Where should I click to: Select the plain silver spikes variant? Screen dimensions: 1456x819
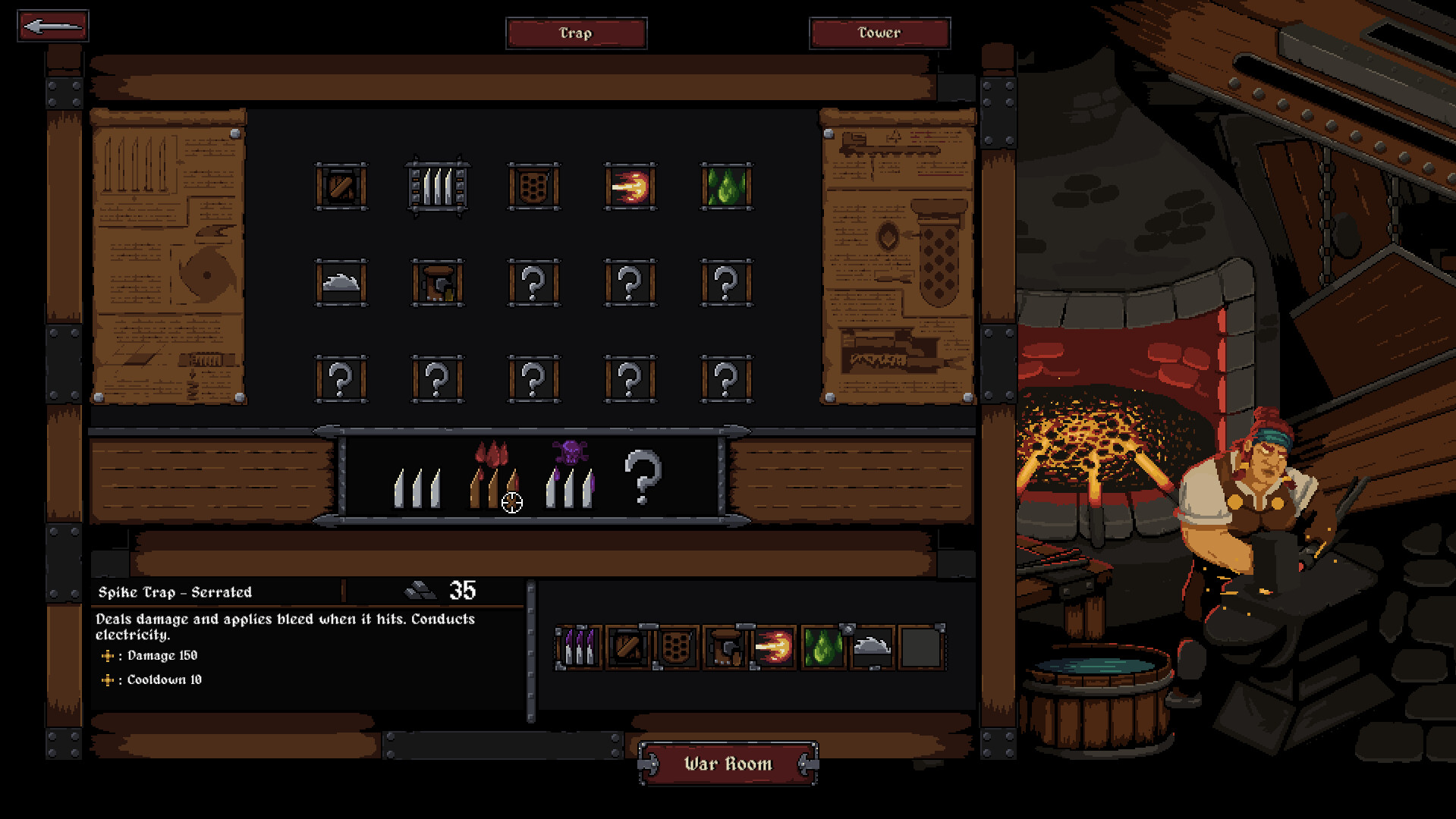[x=416, y=489]
